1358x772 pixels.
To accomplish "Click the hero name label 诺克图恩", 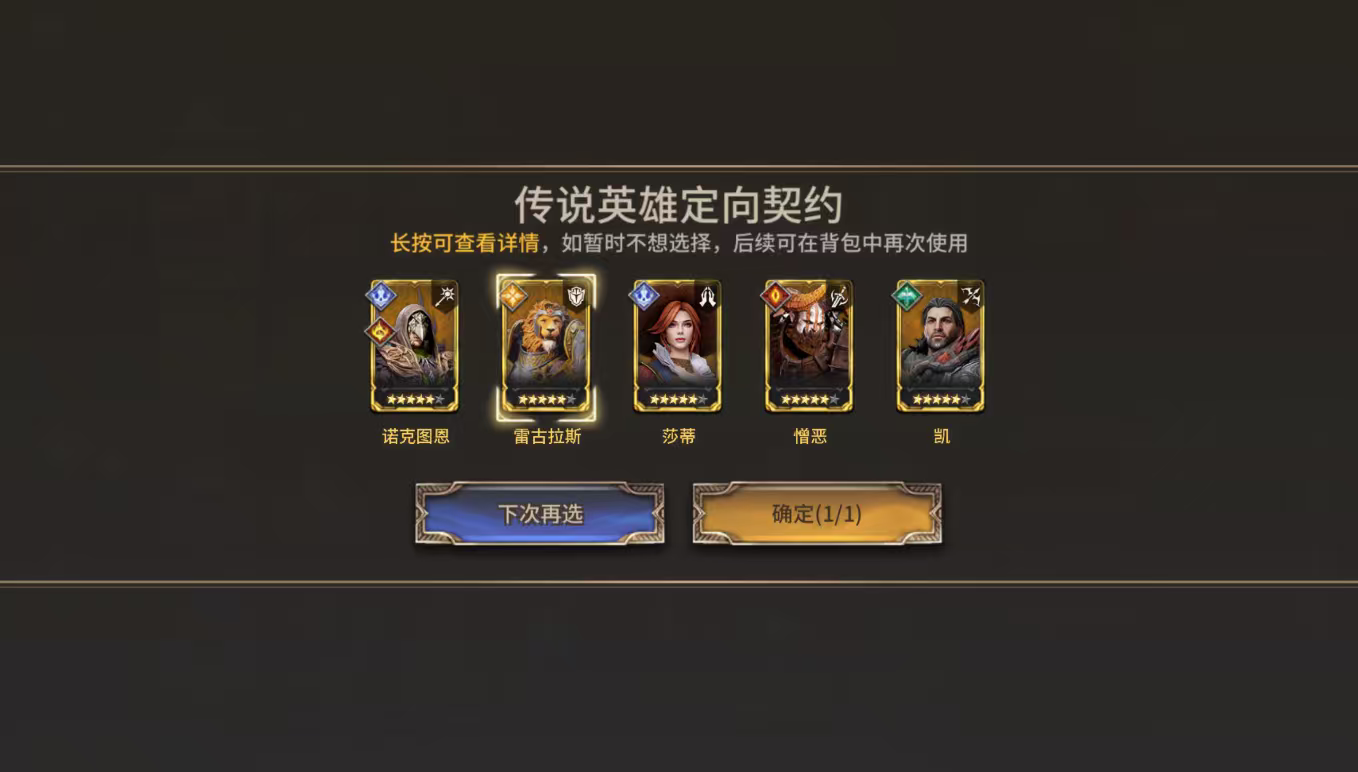I will 414,436.
